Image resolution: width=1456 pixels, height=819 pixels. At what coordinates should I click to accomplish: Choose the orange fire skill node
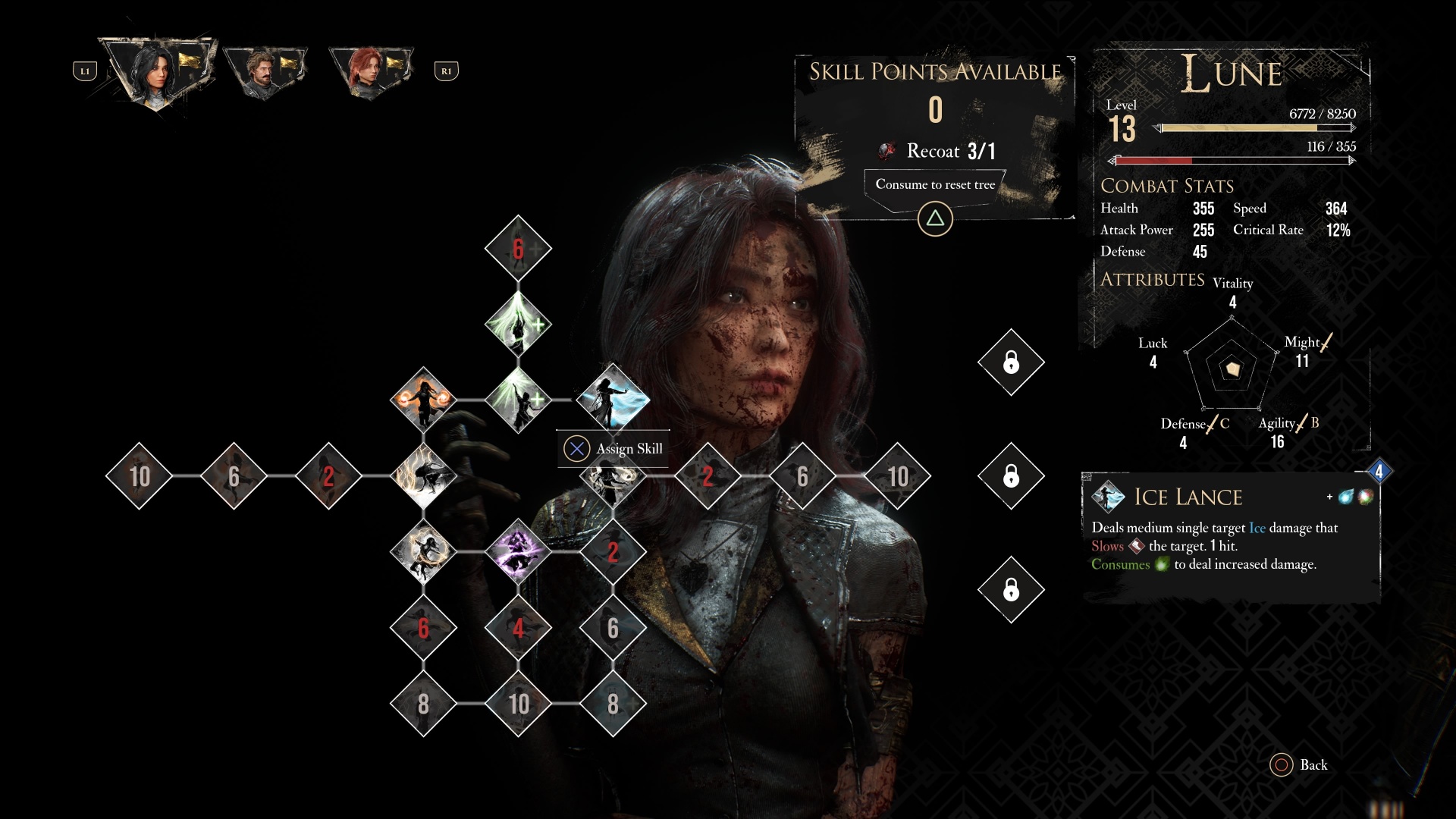pyautogui.click(x=423, y=400)
